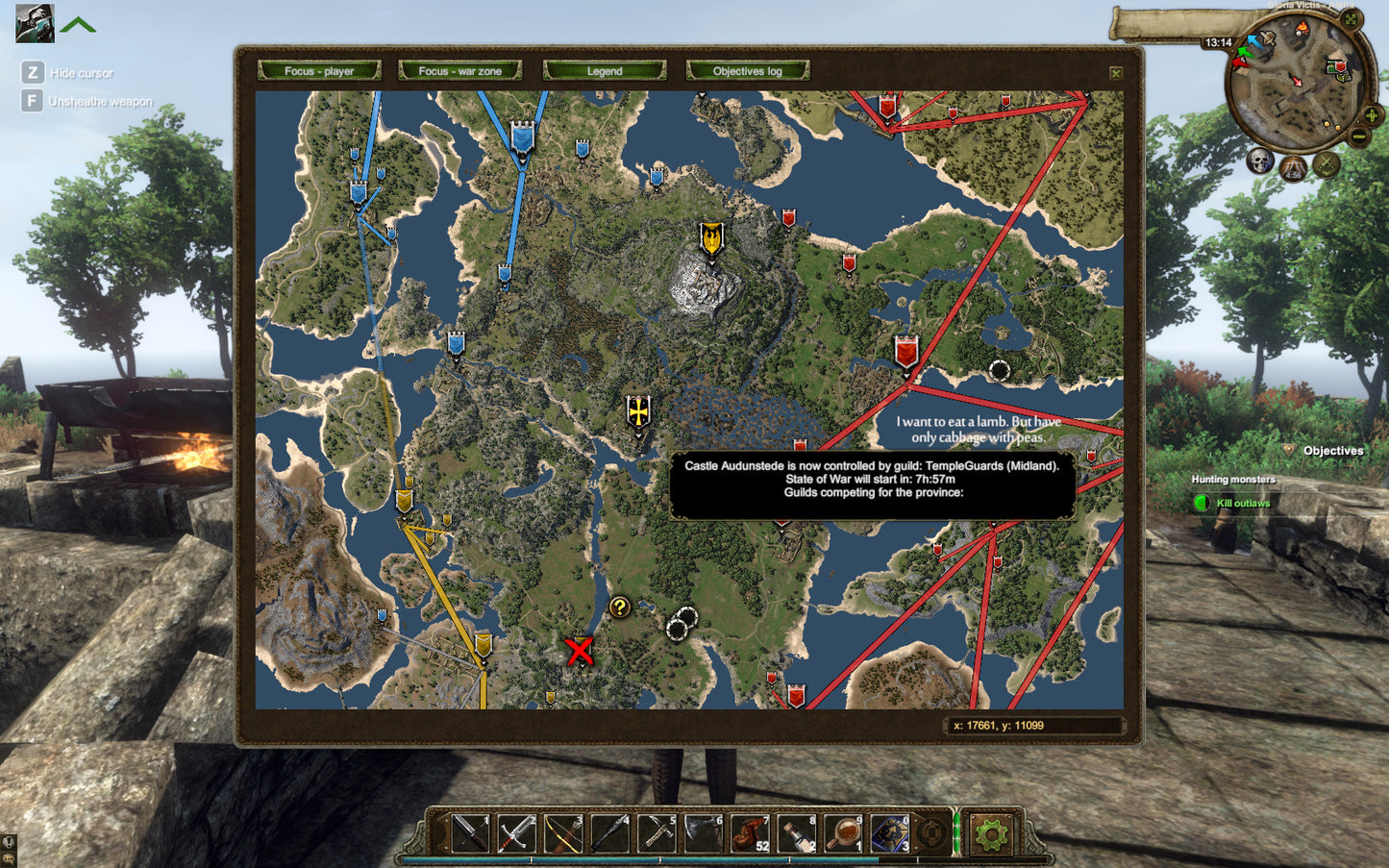Open the crossed swords icon under minimap
The image size is (1389, 868).
pos(1327,164)
